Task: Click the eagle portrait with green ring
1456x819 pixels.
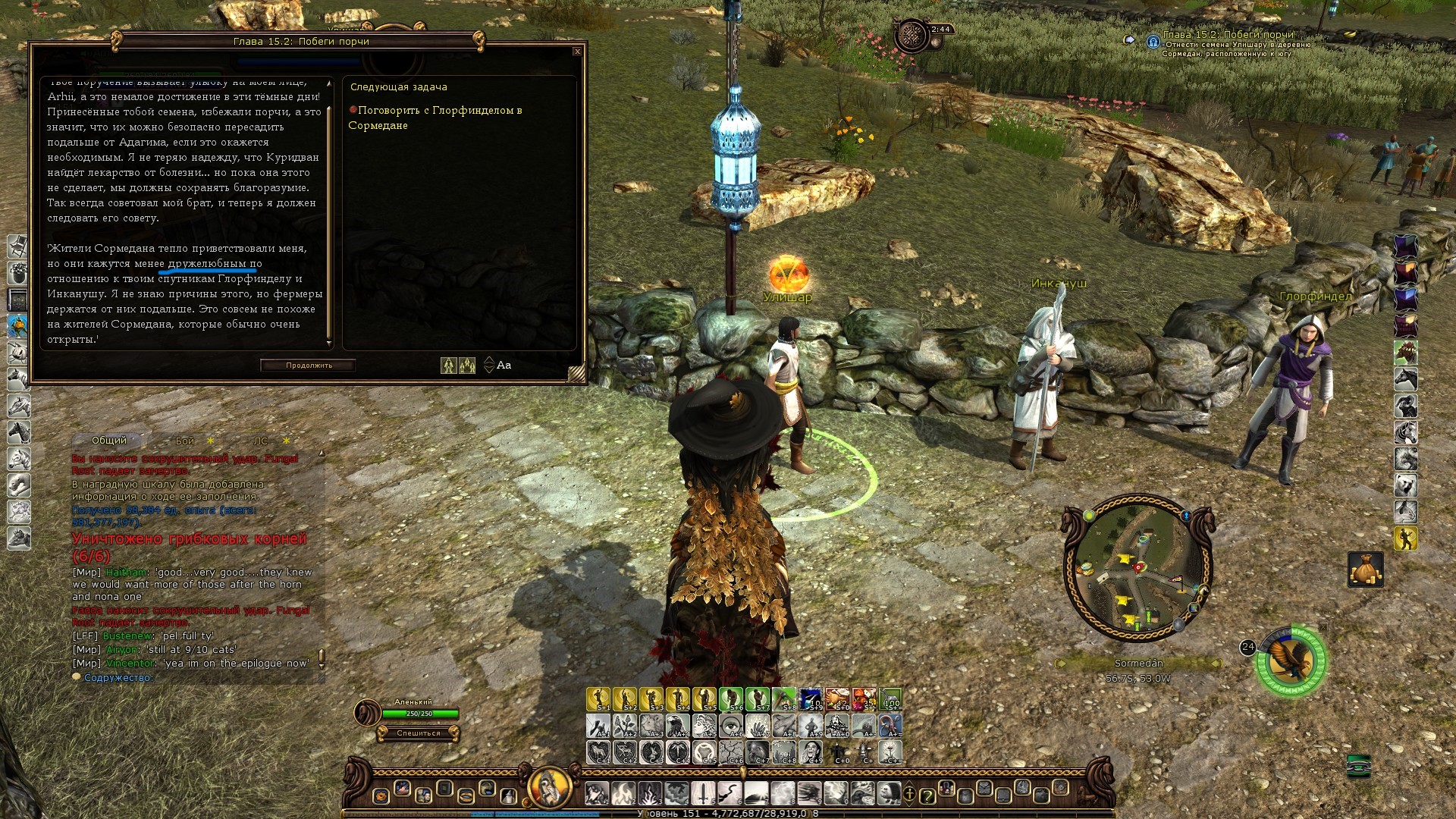Action: 1291,661
